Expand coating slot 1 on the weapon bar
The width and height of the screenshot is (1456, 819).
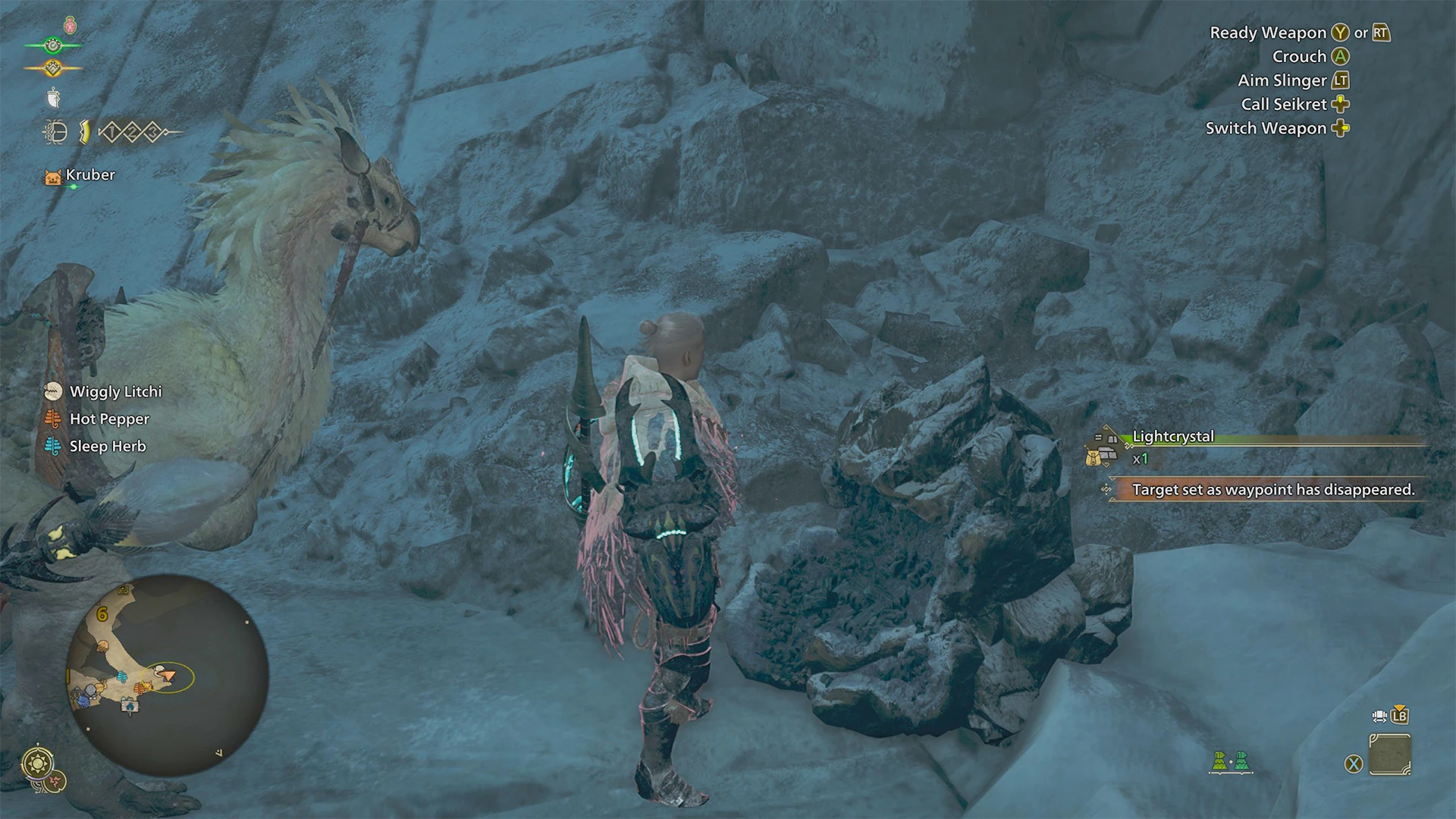(x=111, y=132)
